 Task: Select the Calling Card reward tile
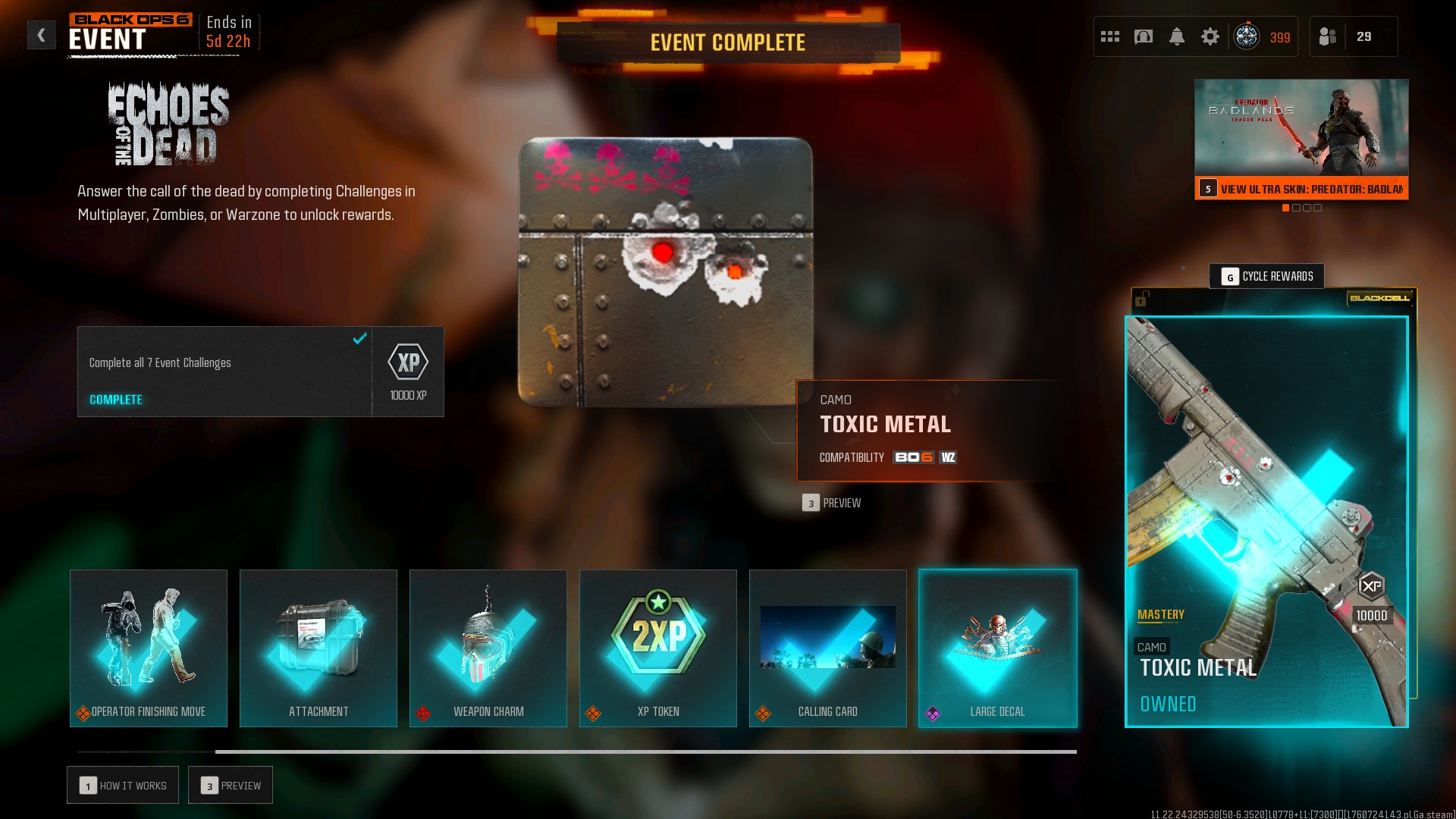(x=828, y=648)
